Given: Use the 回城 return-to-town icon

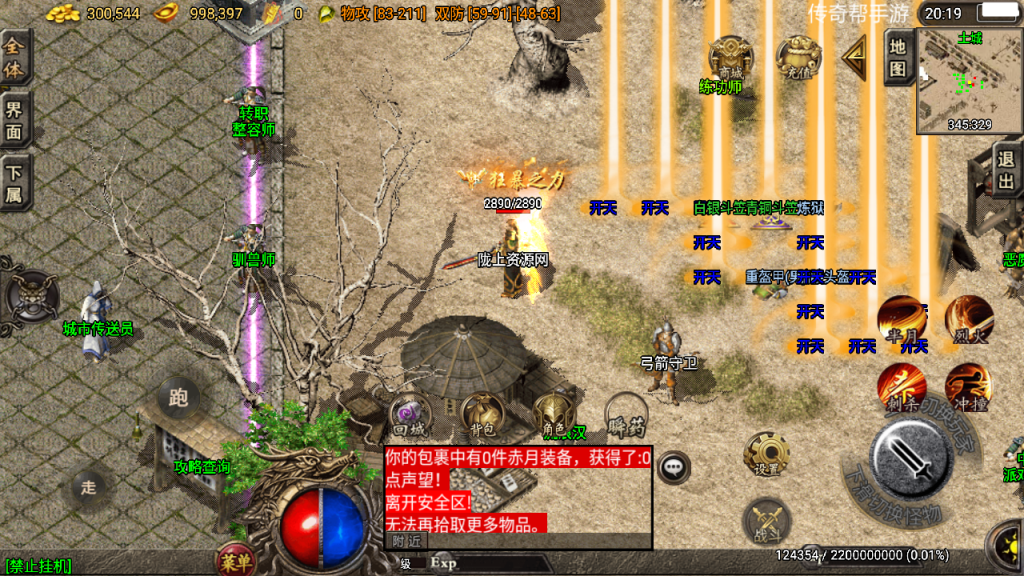Looking at the screenshot, I should point(410,415).
